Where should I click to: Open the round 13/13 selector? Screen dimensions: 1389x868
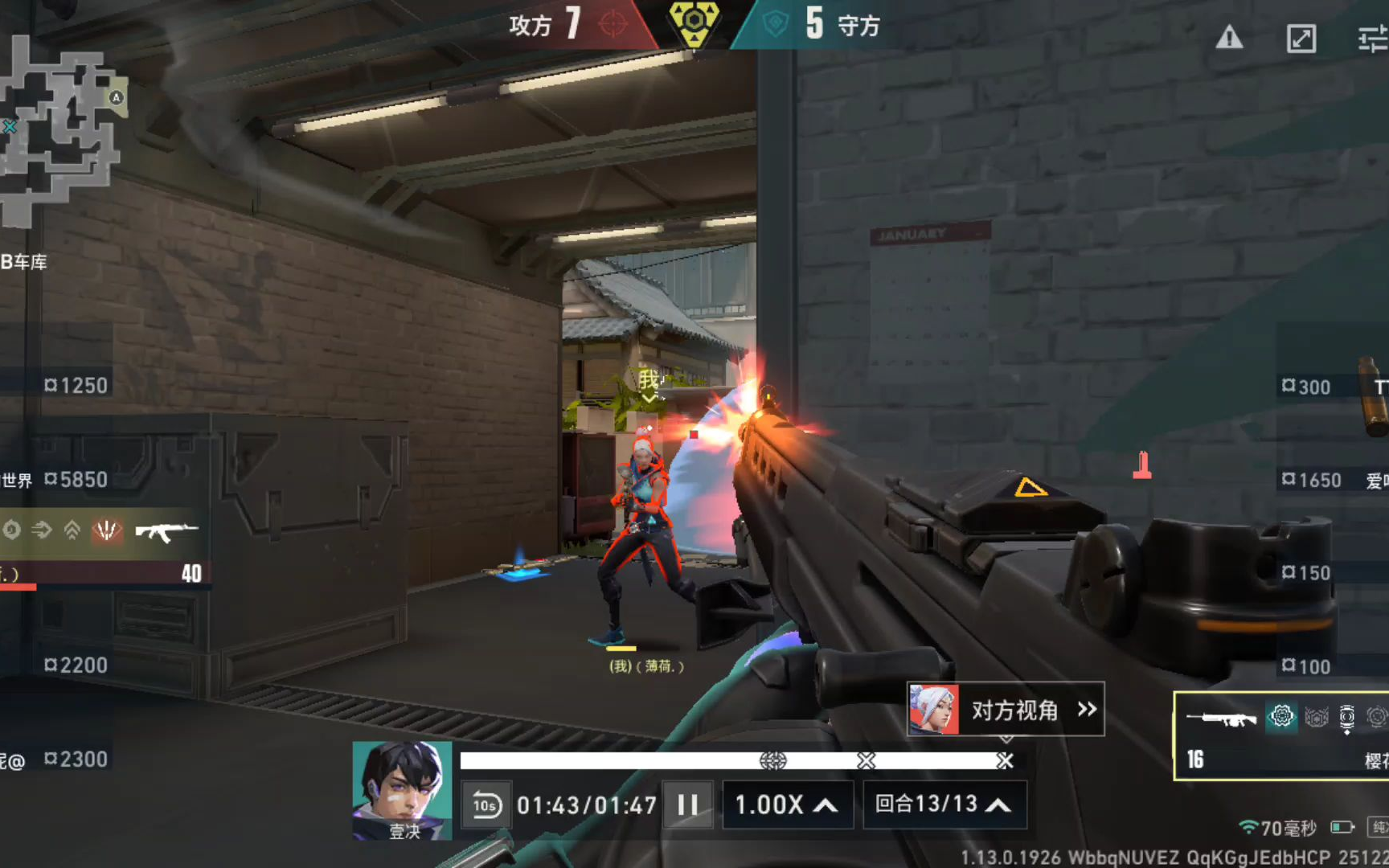943,805
